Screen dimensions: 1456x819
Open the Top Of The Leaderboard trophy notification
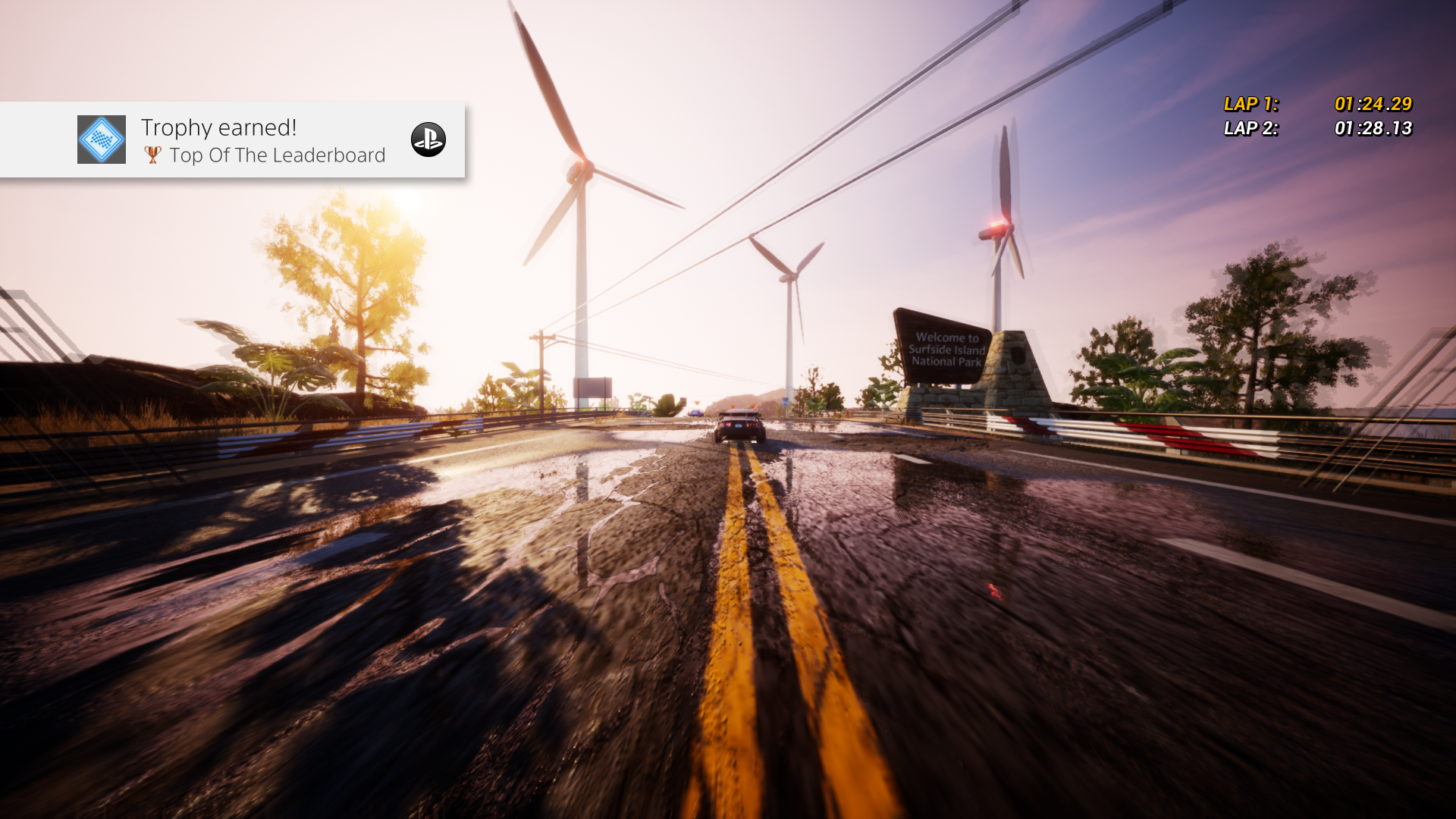(262, 141)
